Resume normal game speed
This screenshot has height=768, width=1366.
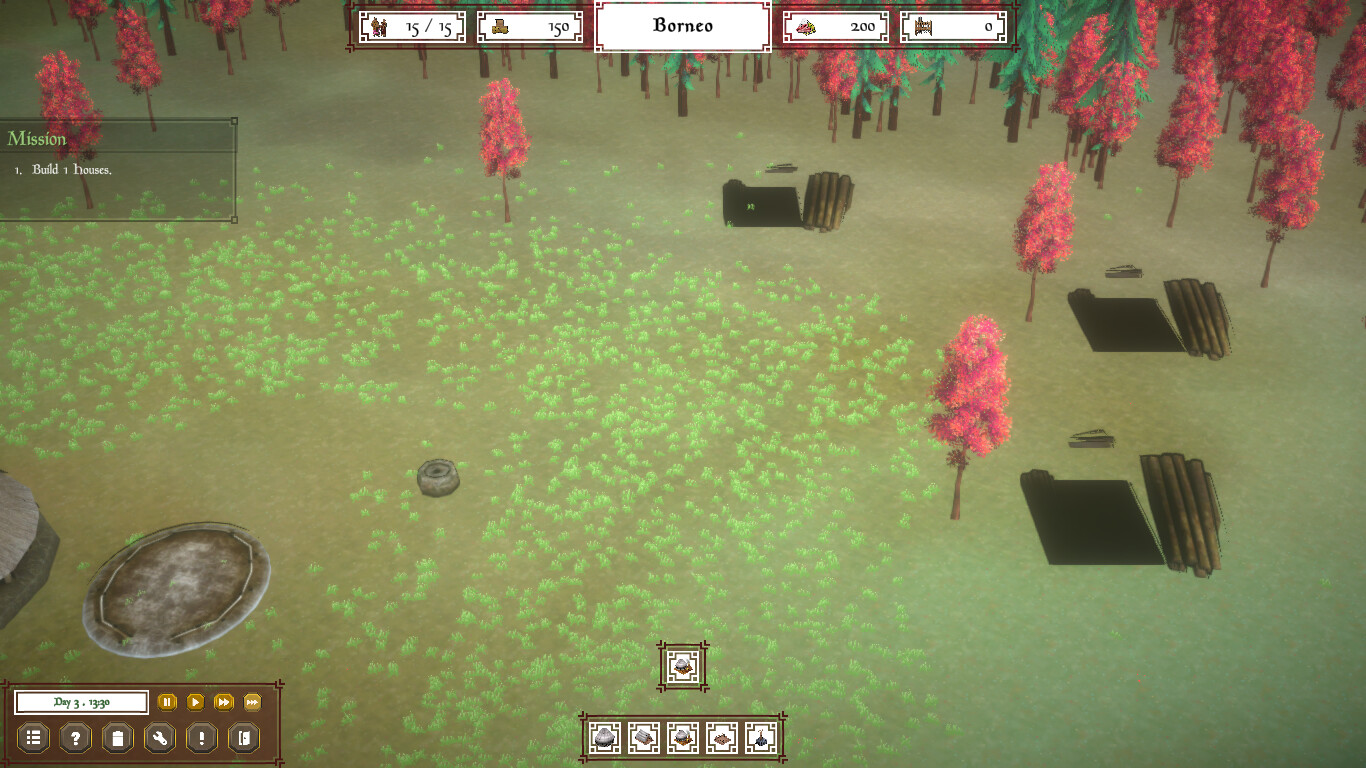(x=195, y=702)
